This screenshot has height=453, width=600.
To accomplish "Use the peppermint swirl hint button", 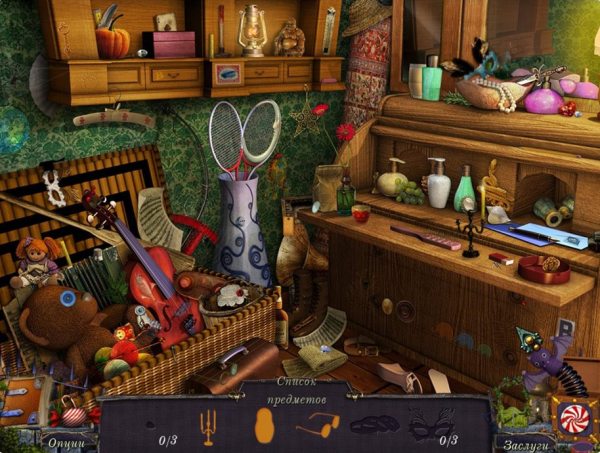I will 573,417.
